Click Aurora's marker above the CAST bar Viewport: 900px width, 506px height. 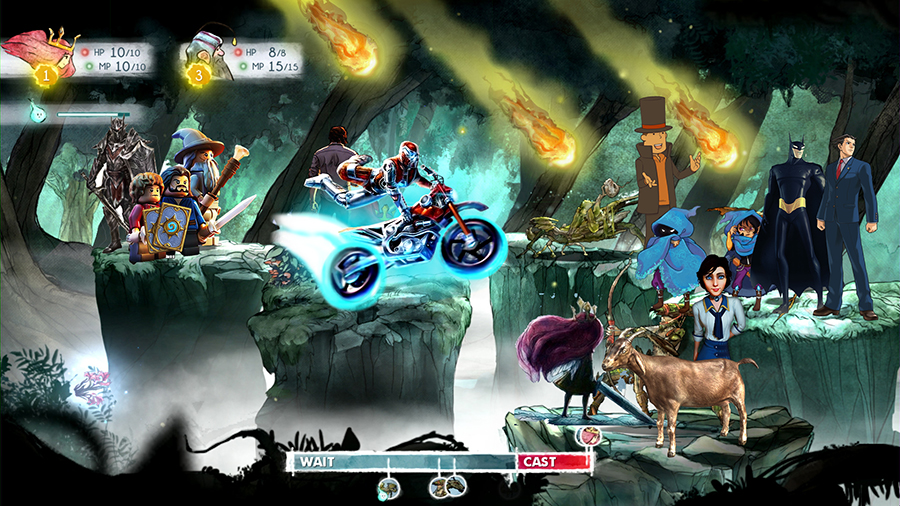(591, 436)
